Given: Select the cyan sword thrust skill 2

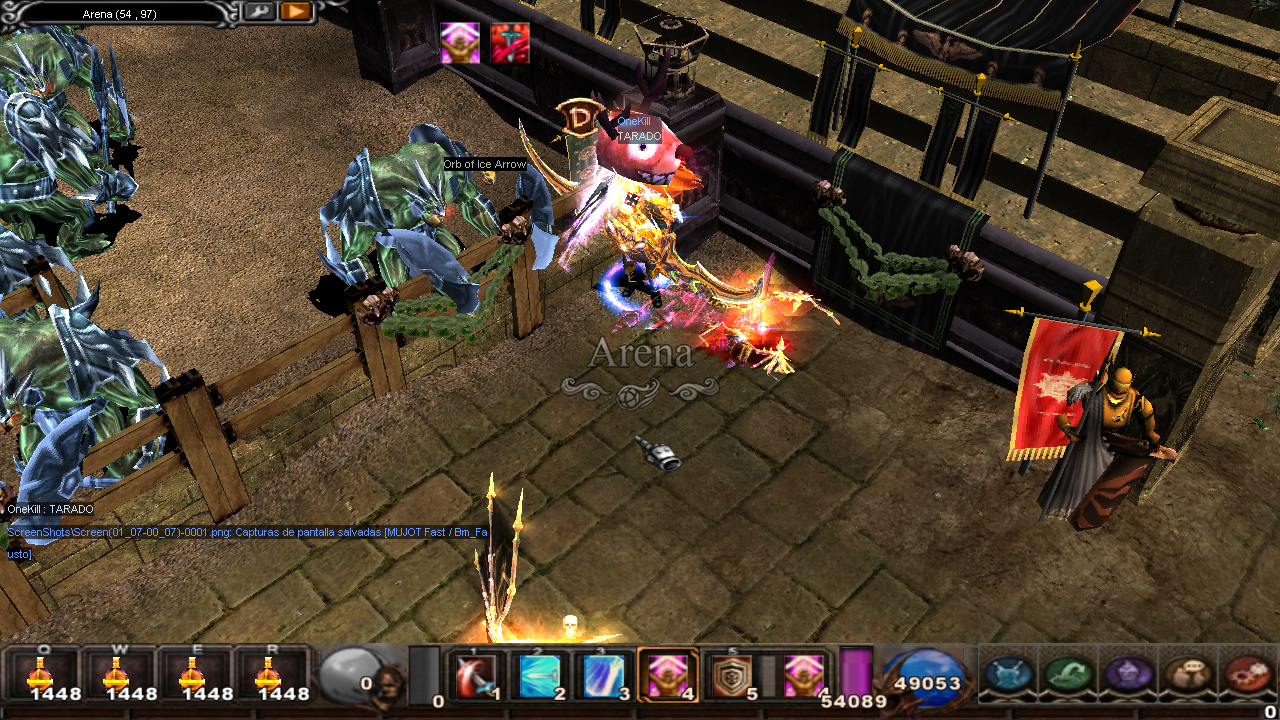Looking at the screenshot, I should click(539, 676).
